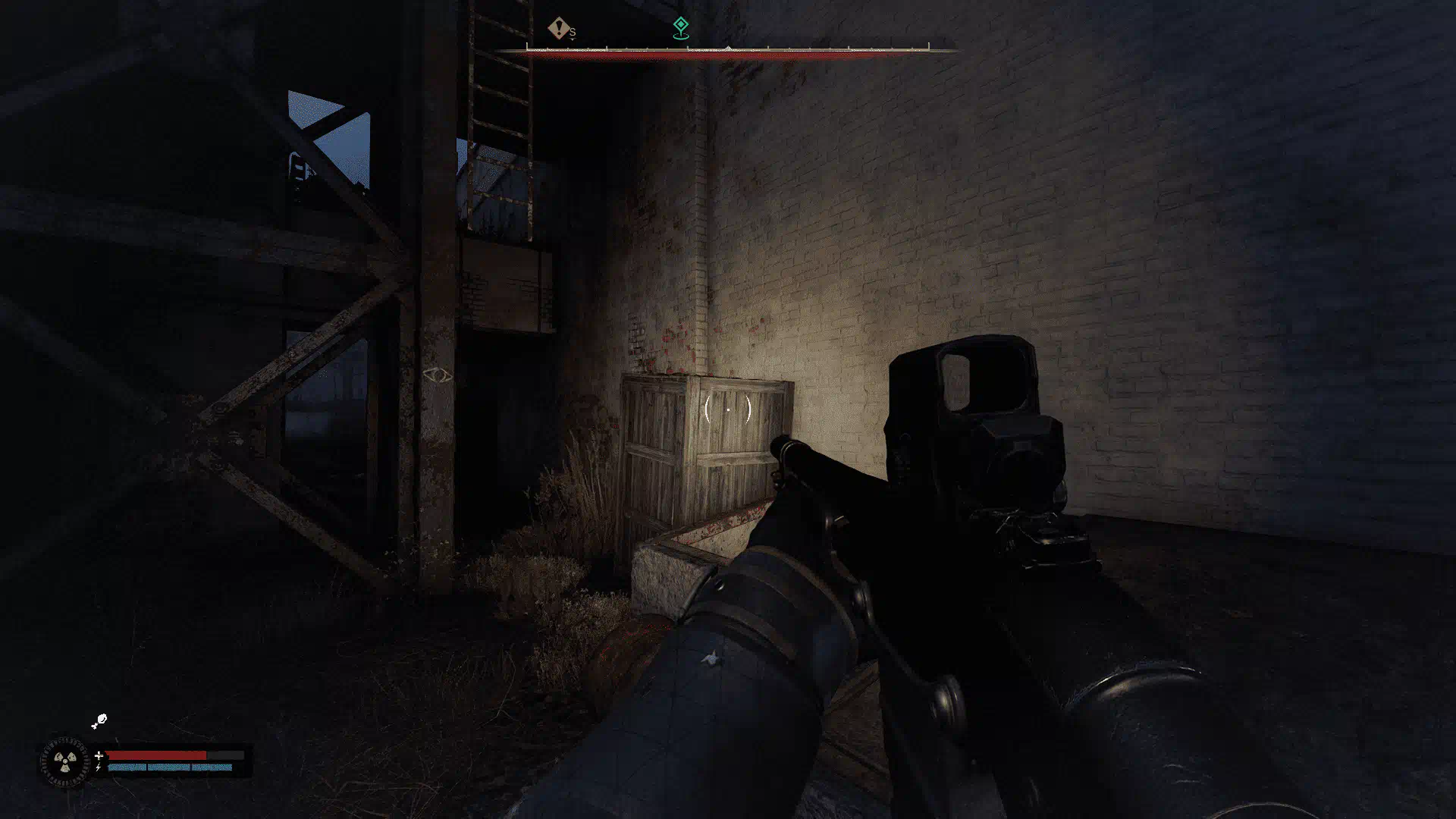Click the compass direction strip

728,52
